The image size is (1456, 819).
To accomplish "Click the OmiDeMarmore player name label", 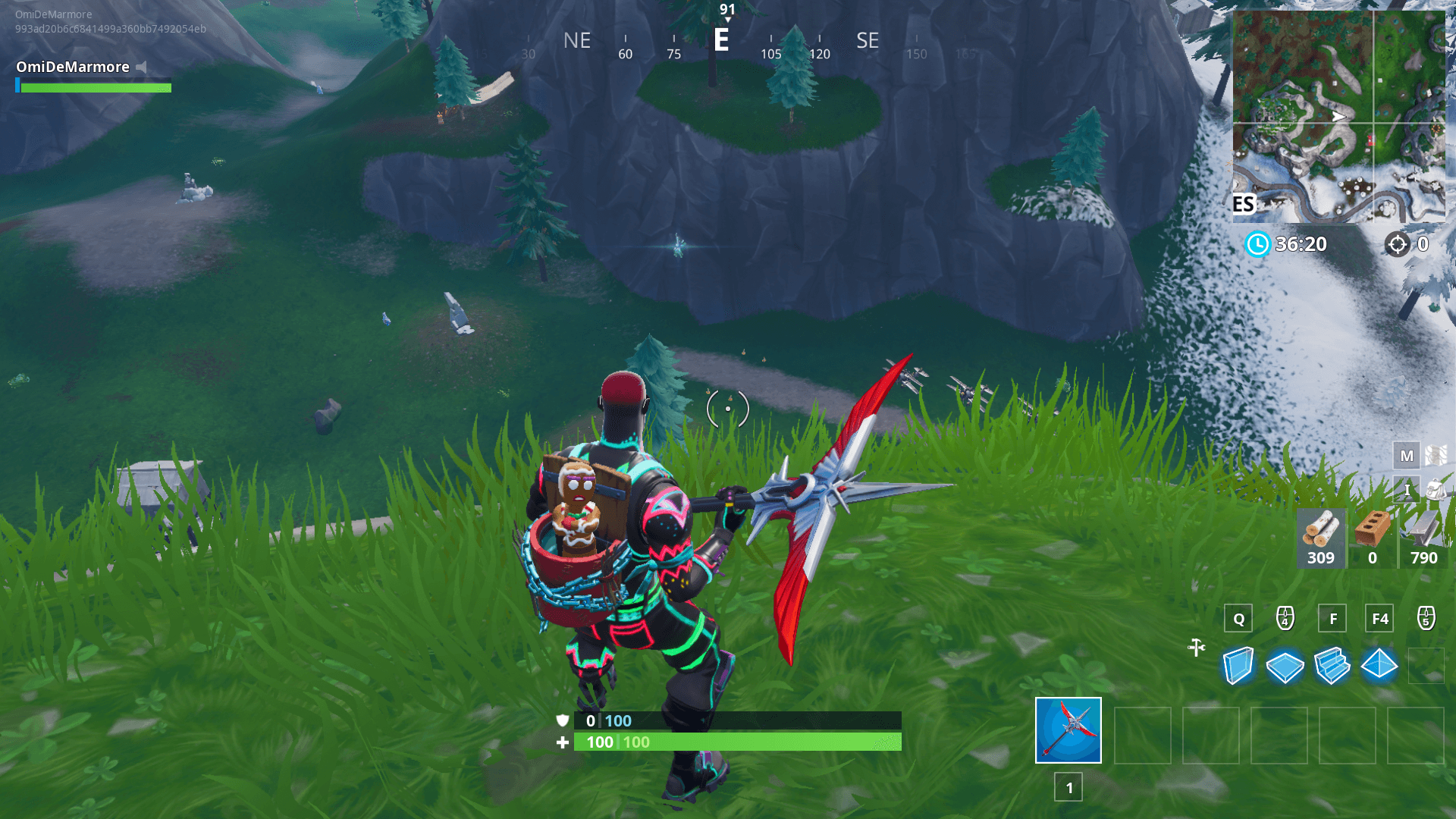I will pyautogui.click(x=72, y=67).
